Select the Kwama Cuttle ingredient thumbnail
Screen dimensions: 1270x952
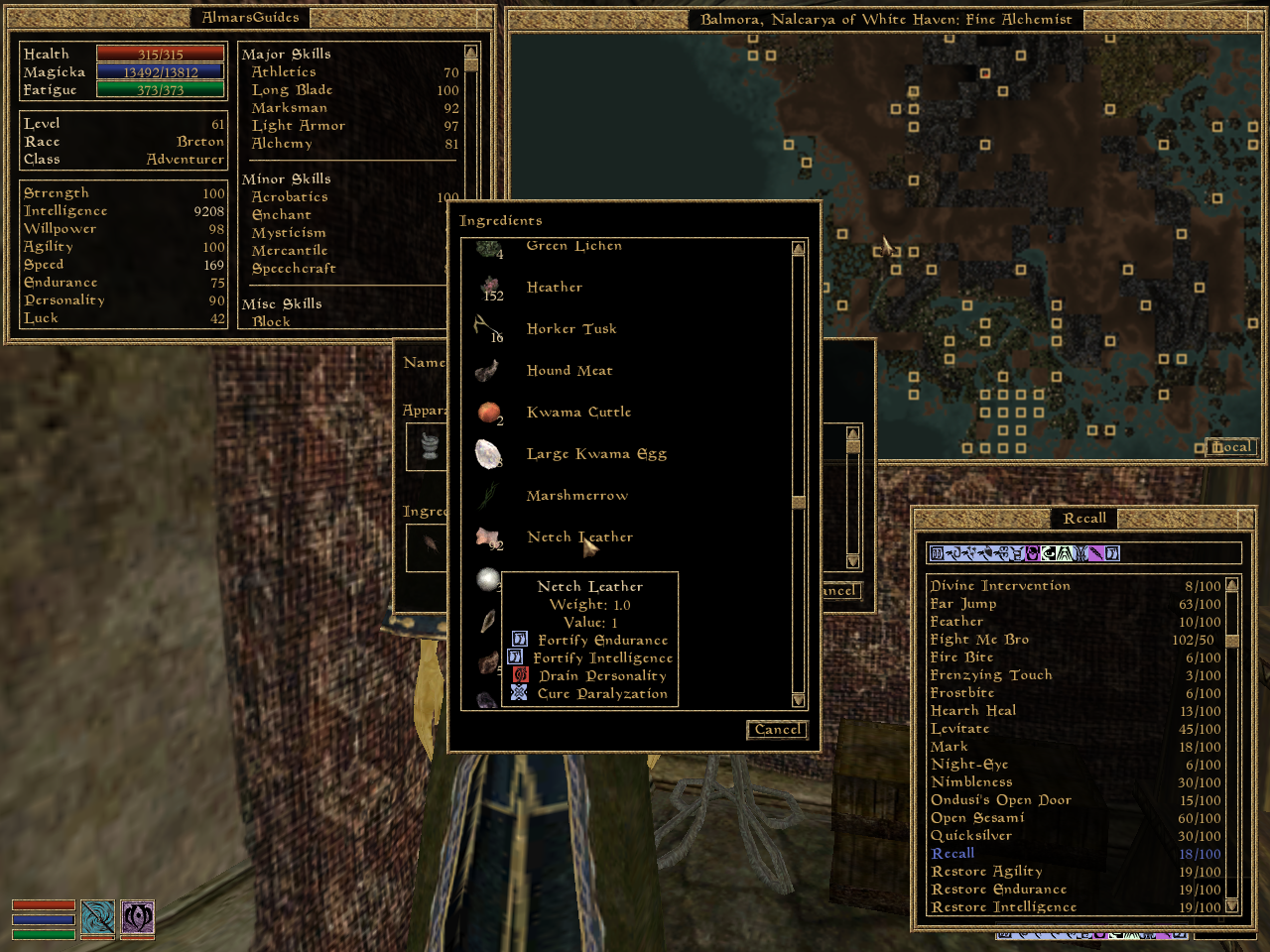[x=487, y=411]
